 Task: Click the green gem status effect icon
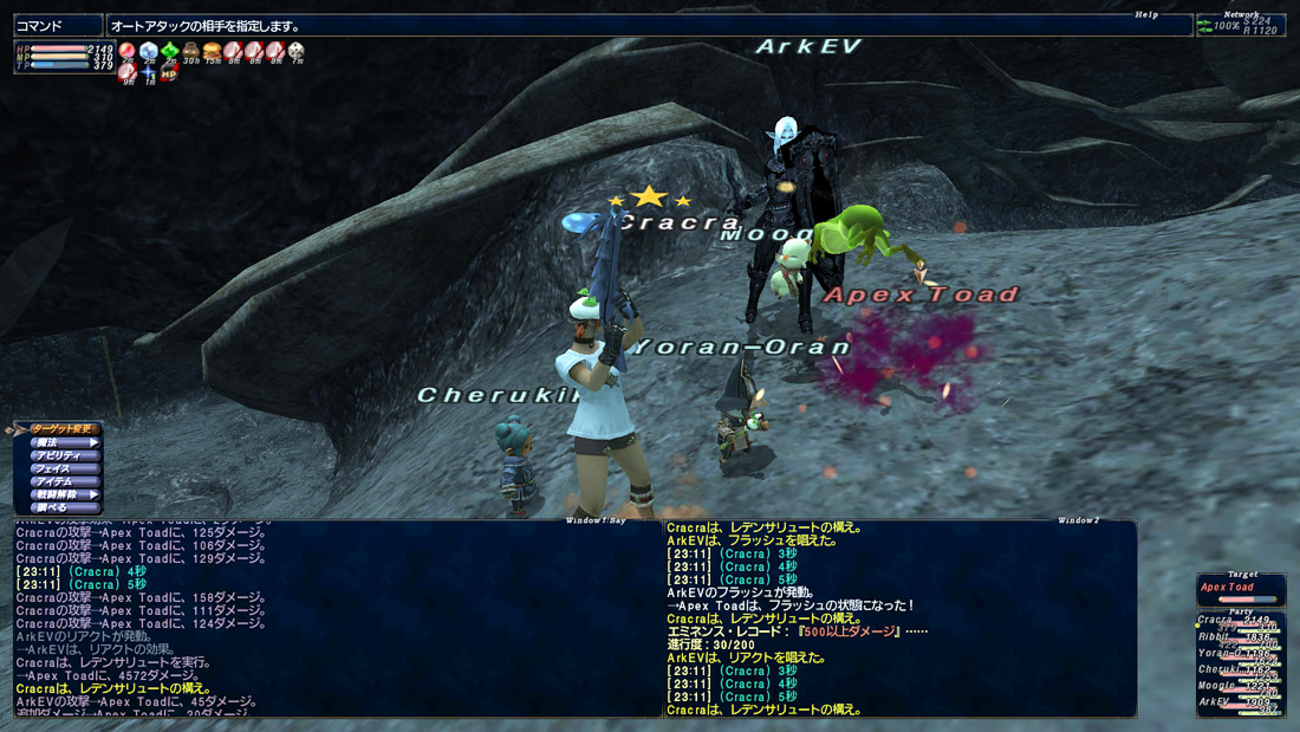(170, 51)
